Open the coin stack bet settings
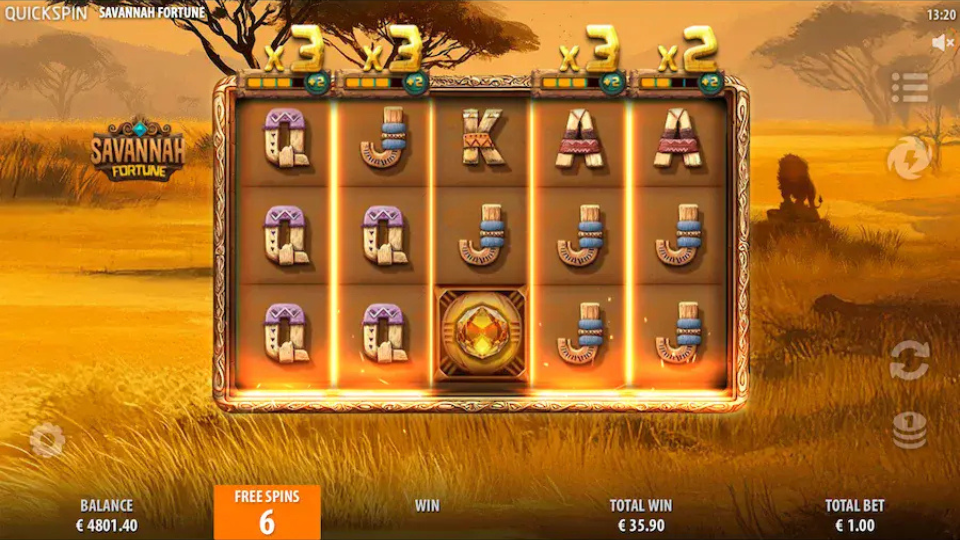This screenshot has height=540, width=960. click(909, 430)
